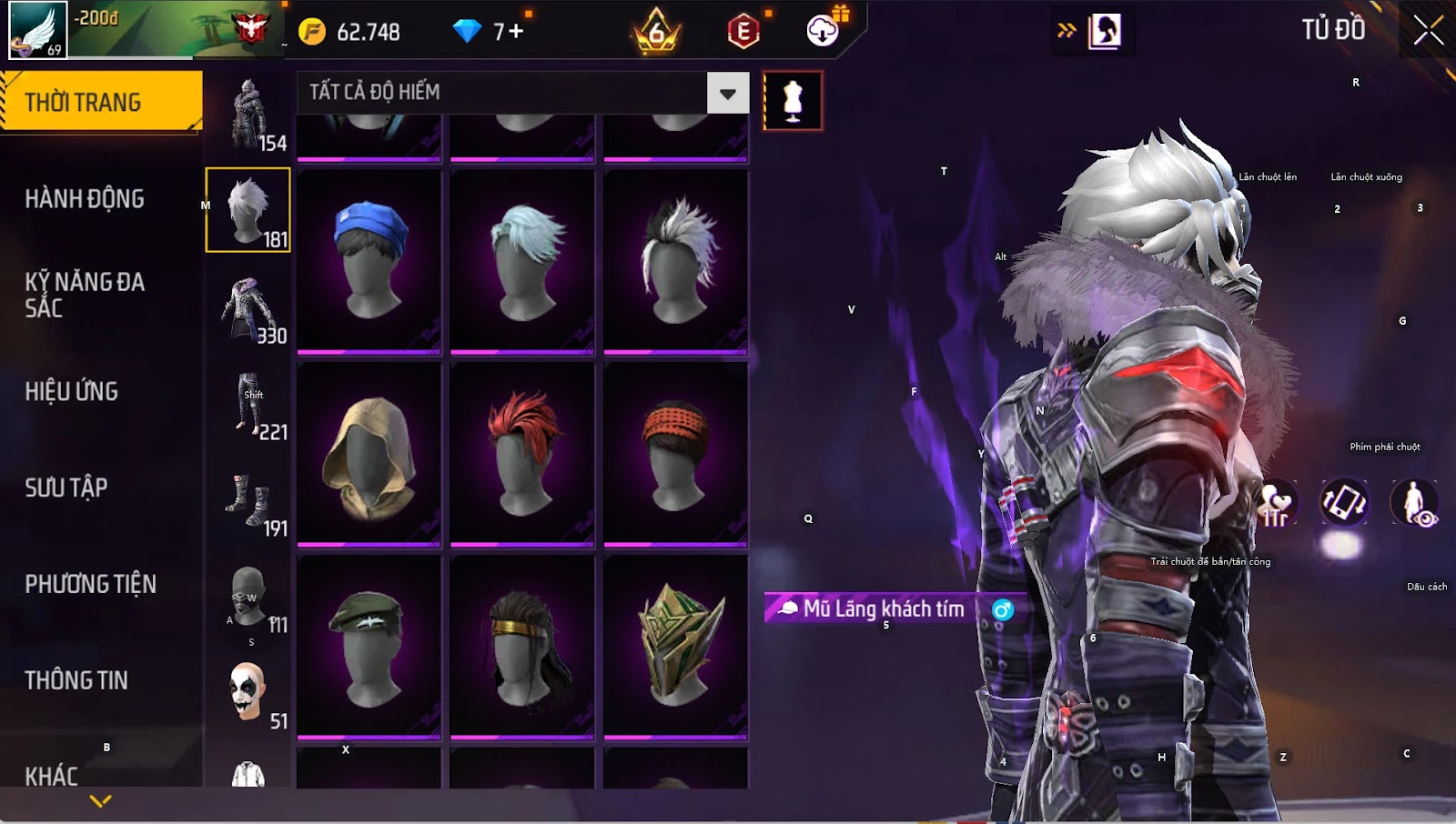This screenshot has width=1456, height=824.
Task: Switch to the Hành Động tab
Action: 85,198
